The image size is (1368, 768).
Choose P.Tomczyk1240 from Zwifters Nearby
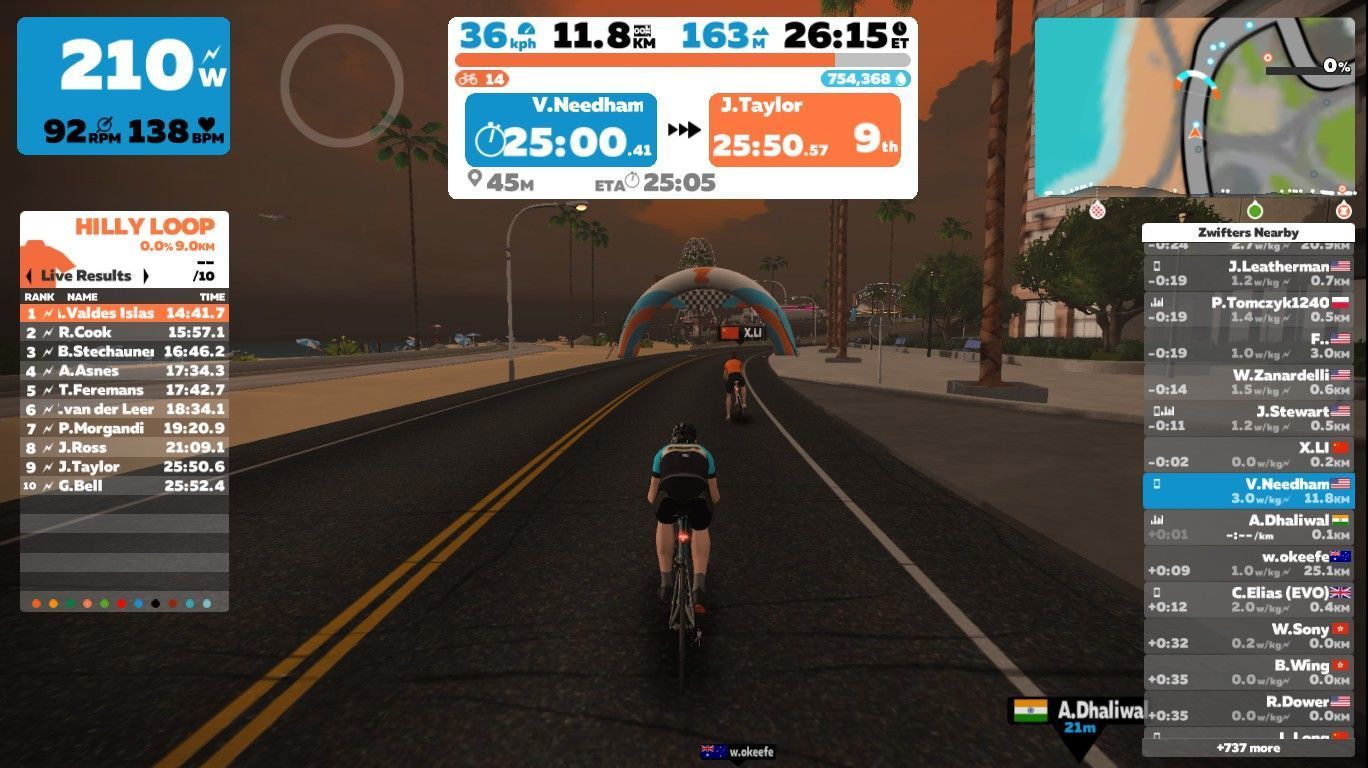coord(1248,309)
